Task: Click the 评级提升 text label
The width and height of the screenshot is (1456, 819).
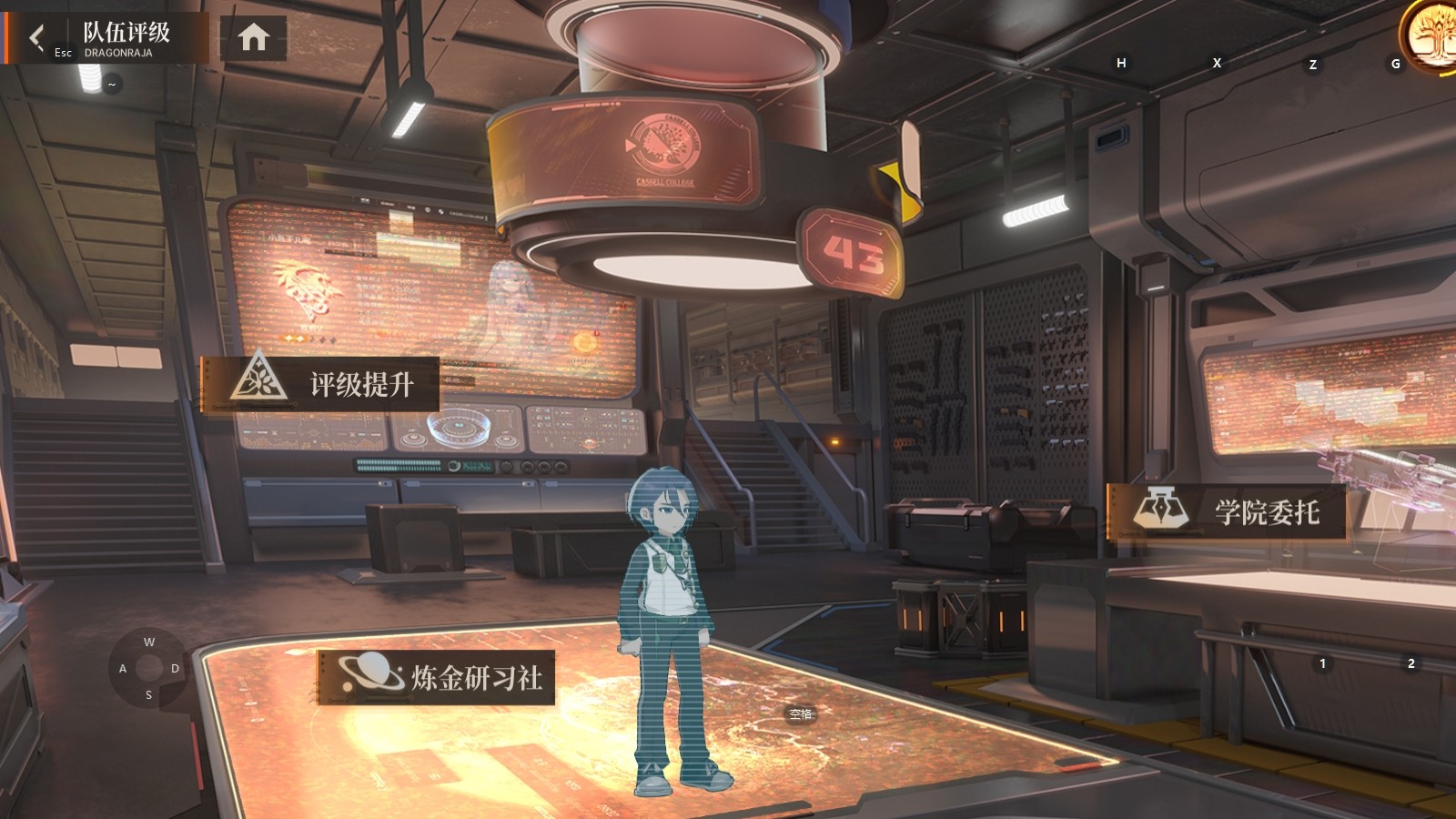Action: 363,383
